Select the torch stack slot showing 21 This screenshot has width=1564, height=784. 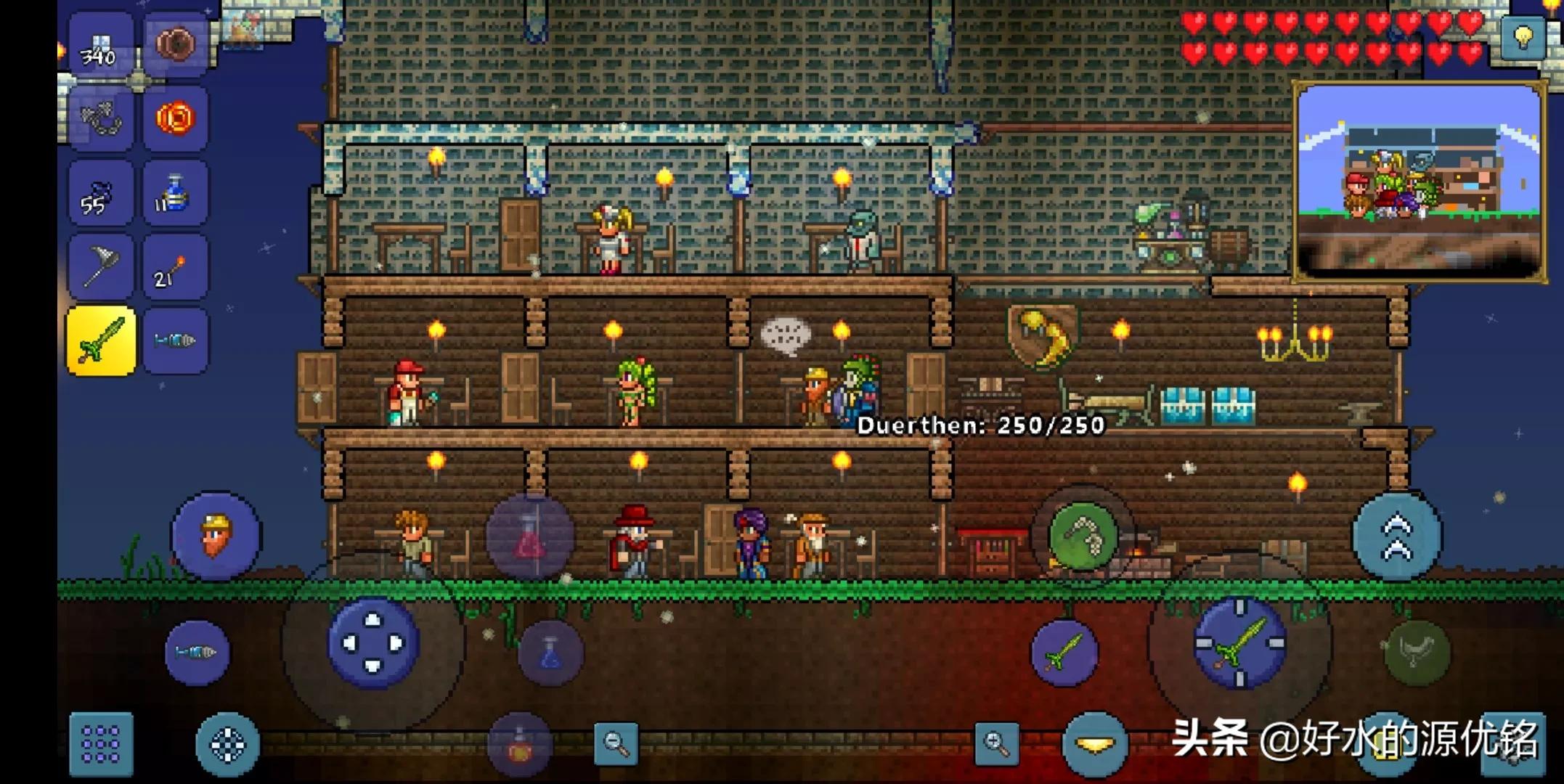click(x=175, y=267)
